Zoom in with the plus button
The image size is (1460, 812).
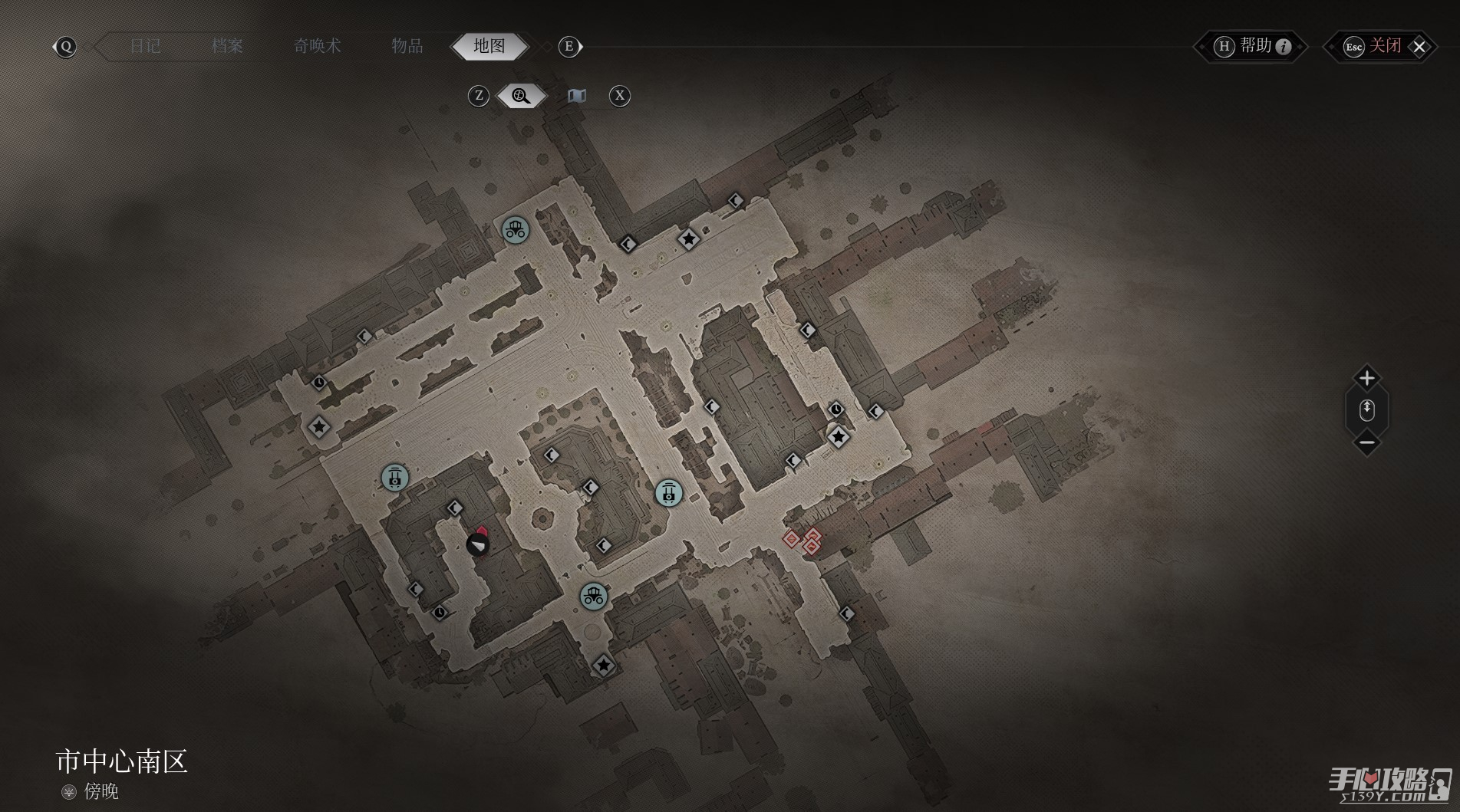(x=1366, y=378)
